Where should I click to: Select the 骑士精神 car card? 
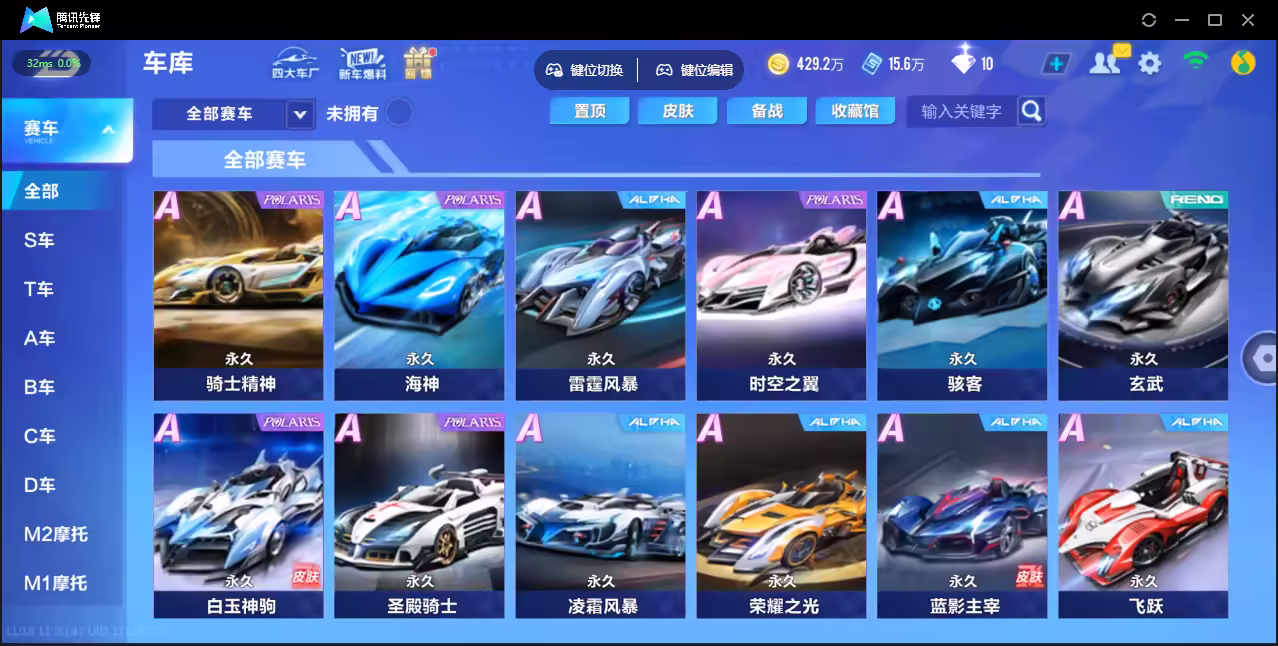(x=238, y=295)
